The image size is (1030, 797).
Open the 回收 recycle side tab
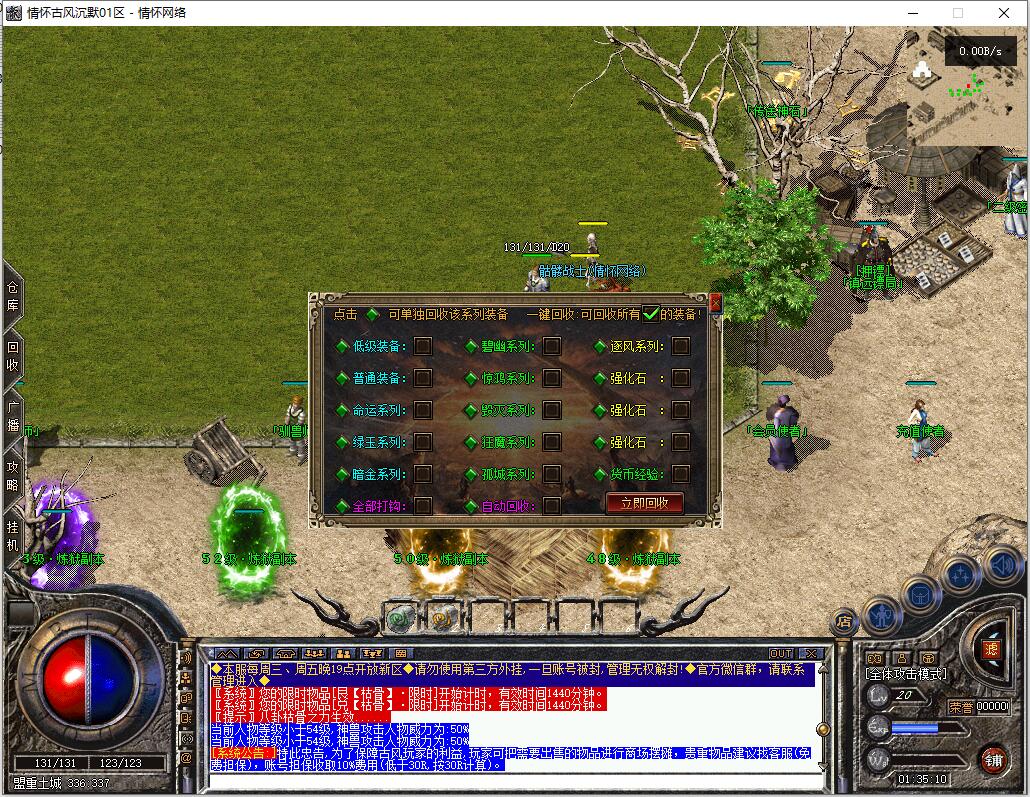point(13,357)
